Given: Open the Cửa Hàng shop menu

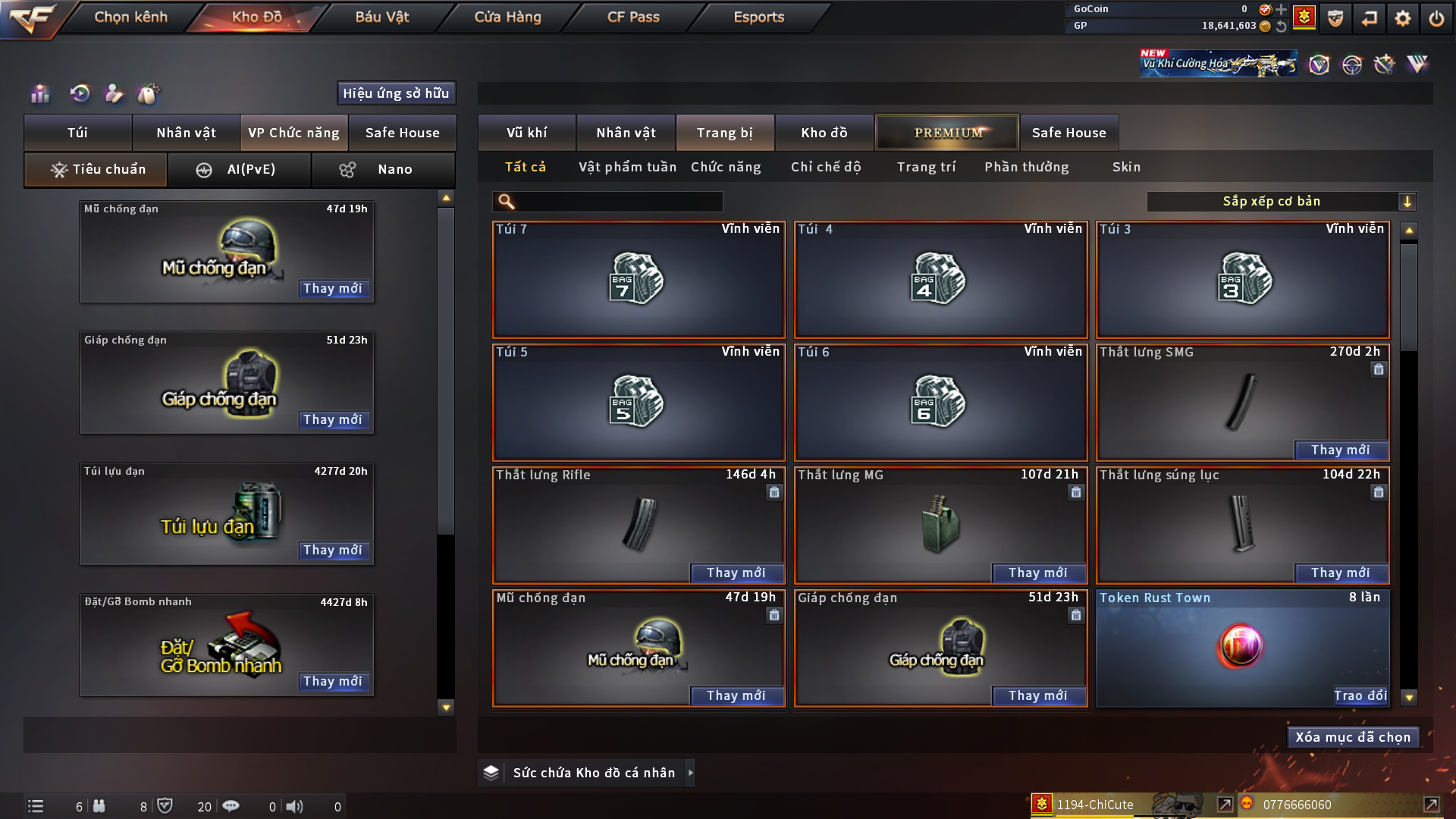Looking at the screenshot, I should pyautogui.click(x=507, y=17).
